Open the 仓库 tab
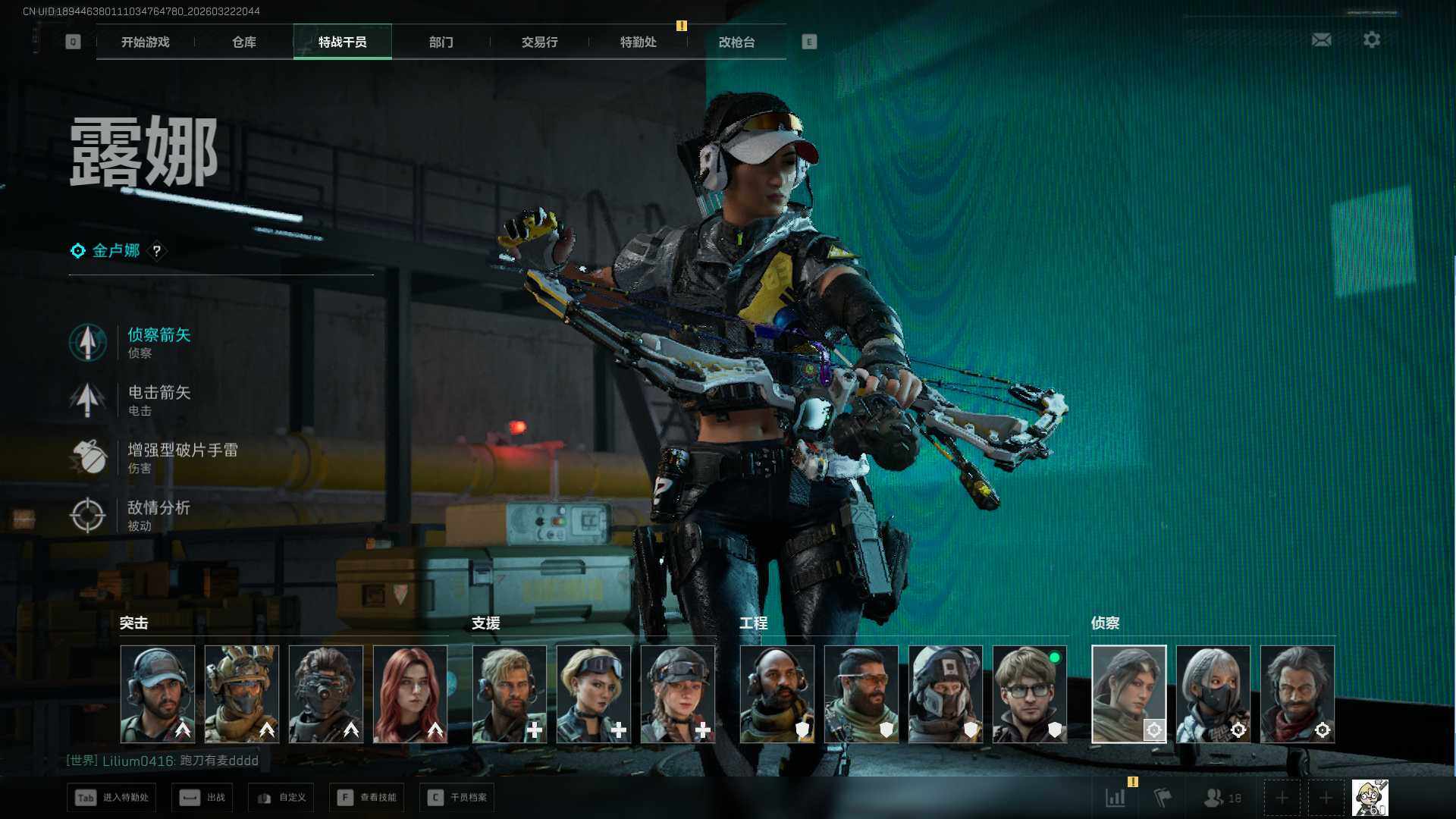The width and height of the screenshot is (1456, 819). click(244, 42)
